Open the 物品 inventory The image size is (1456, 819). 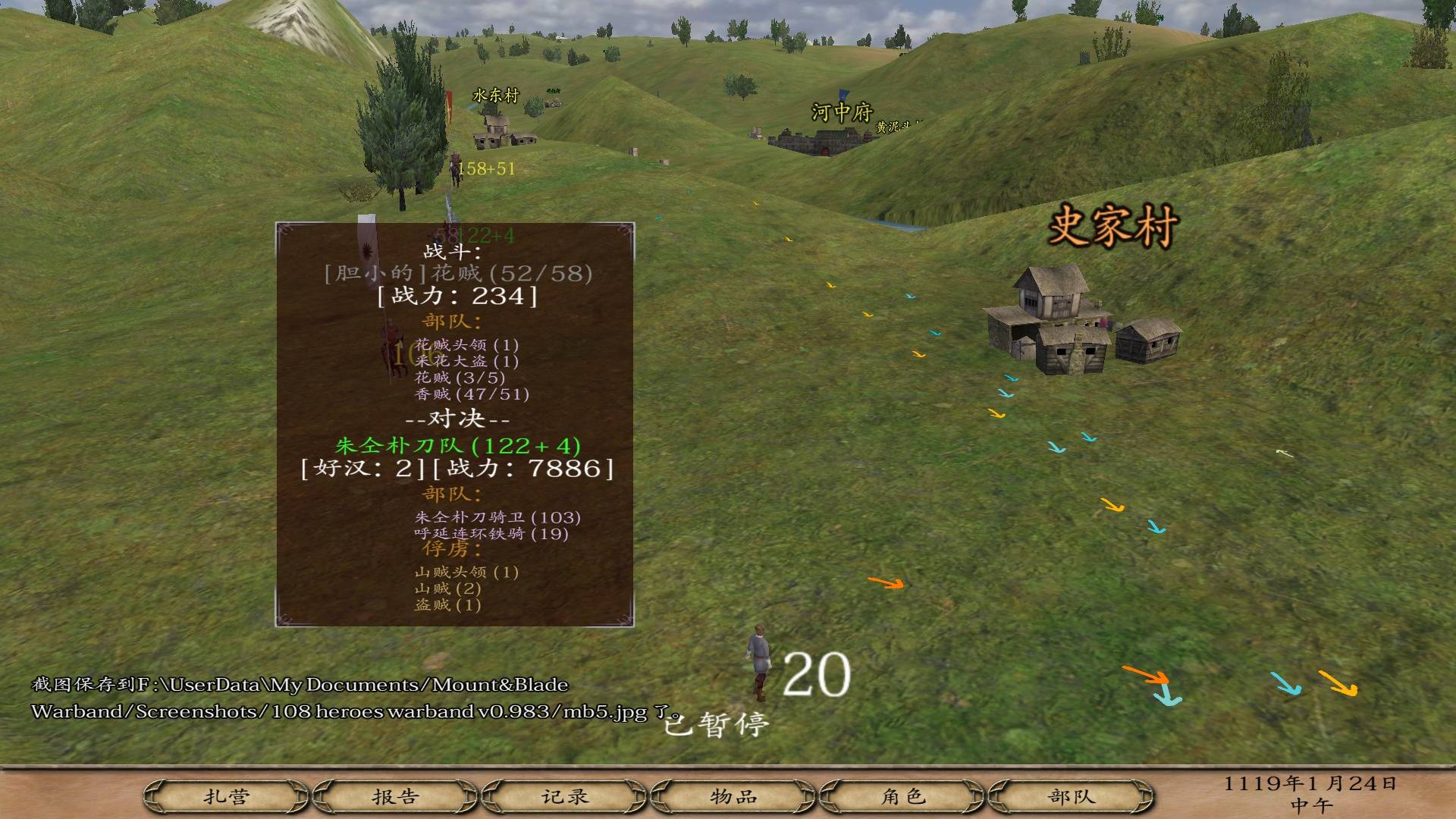[x=733, y=797]
